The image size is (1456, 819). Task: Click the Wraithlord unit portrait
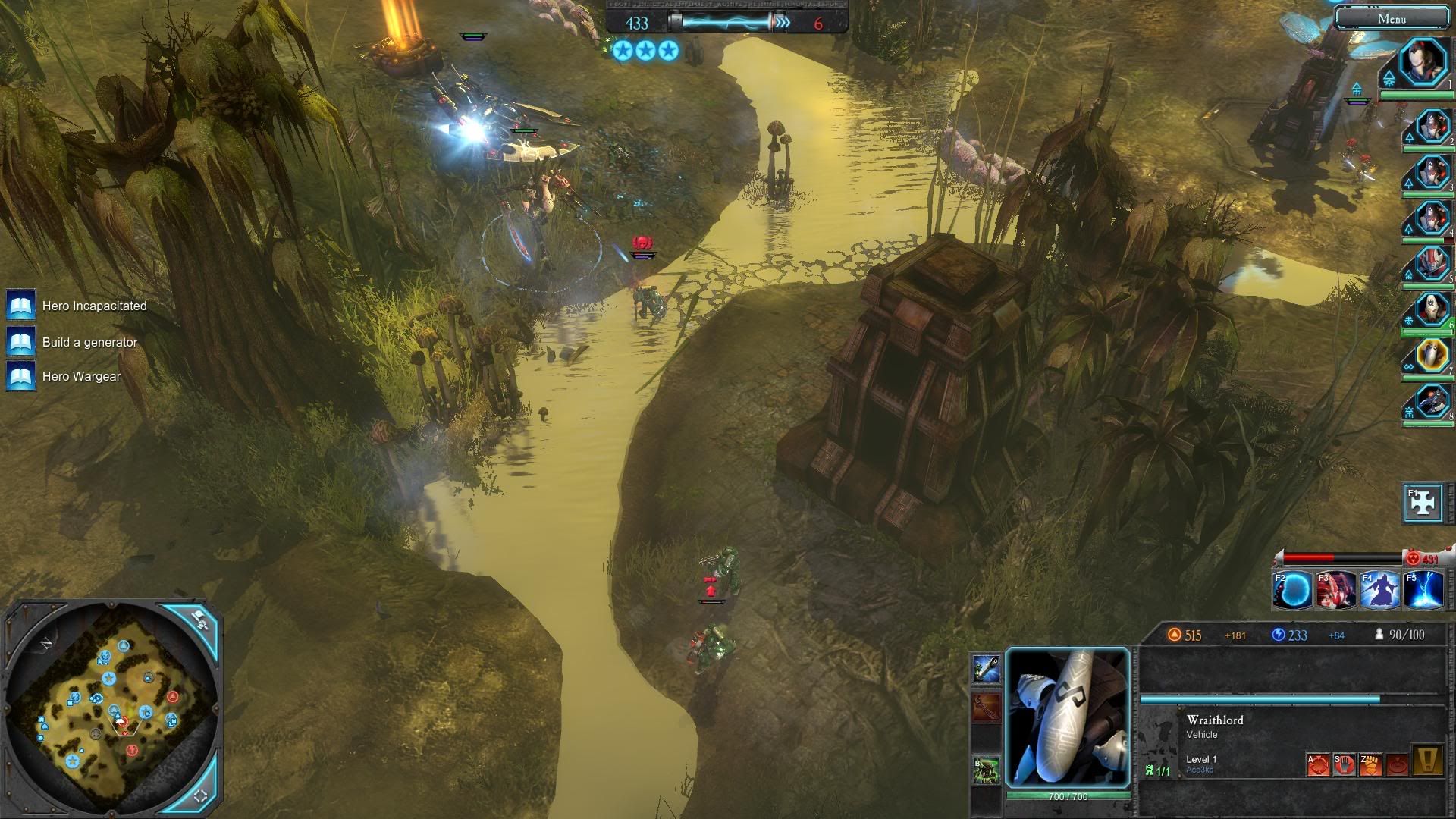[1067, 717]
